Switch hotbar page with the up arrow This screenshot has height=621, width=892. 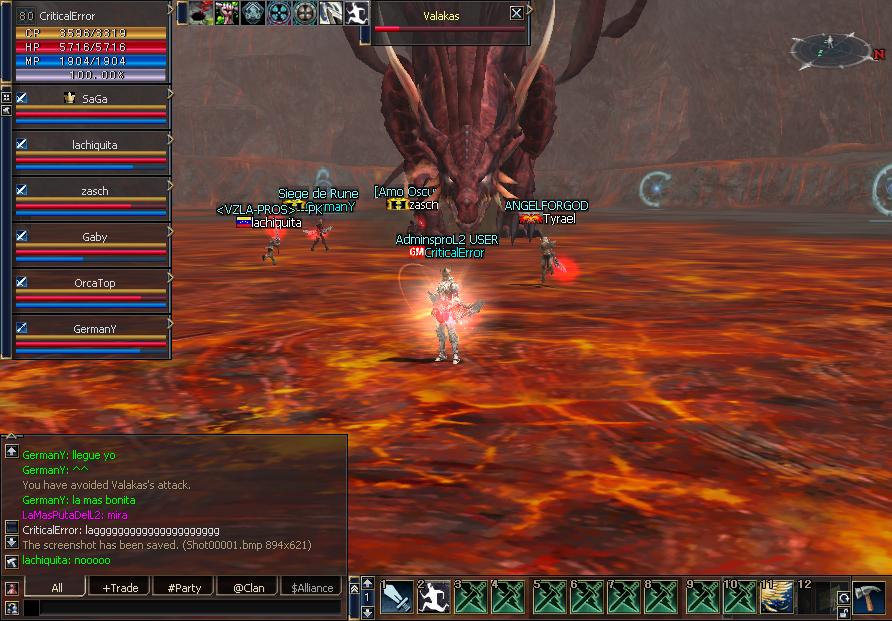click(x=367, y=582)
